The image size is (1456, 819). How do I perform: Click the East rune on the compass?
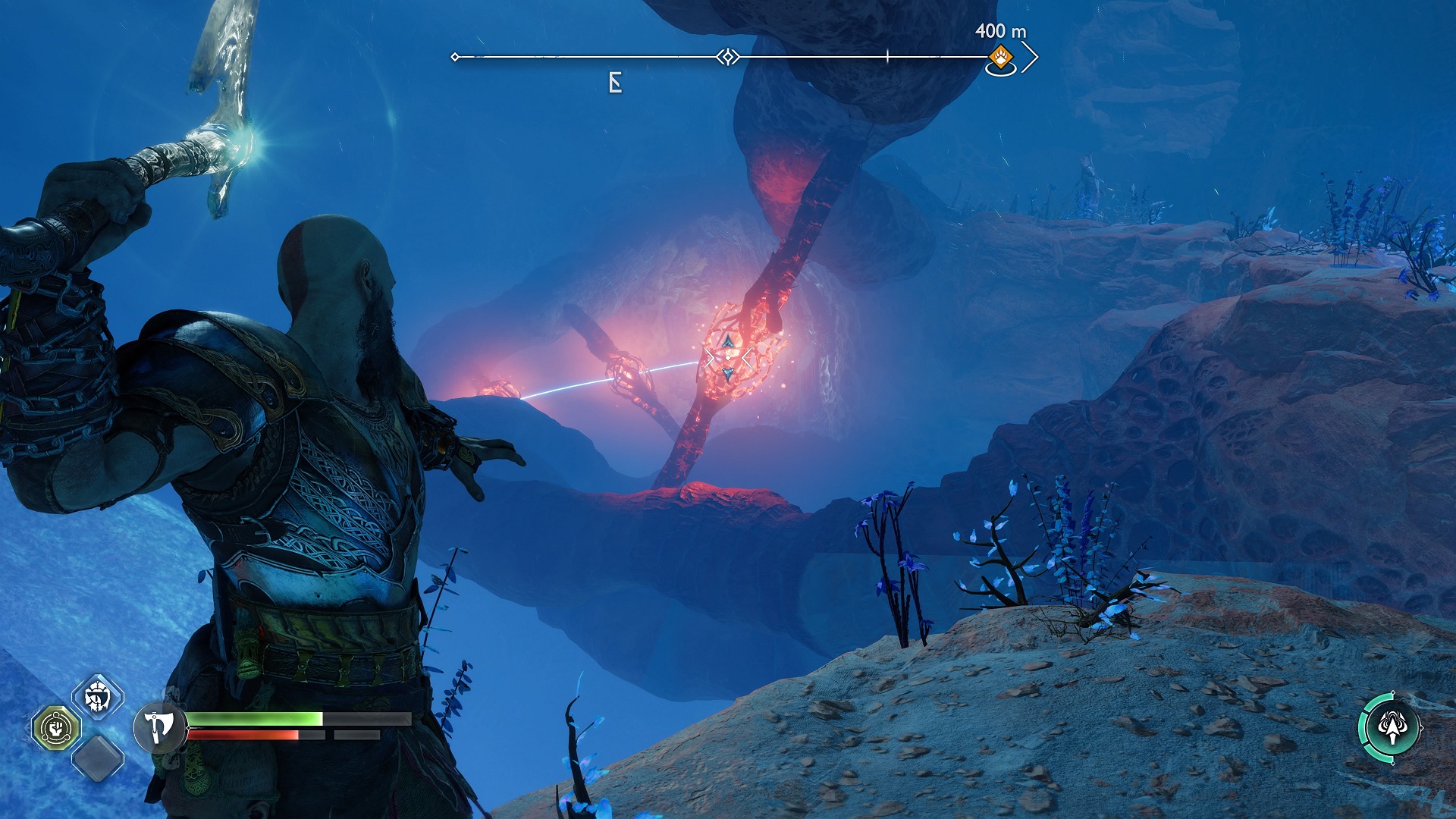[x=615, y=83]
